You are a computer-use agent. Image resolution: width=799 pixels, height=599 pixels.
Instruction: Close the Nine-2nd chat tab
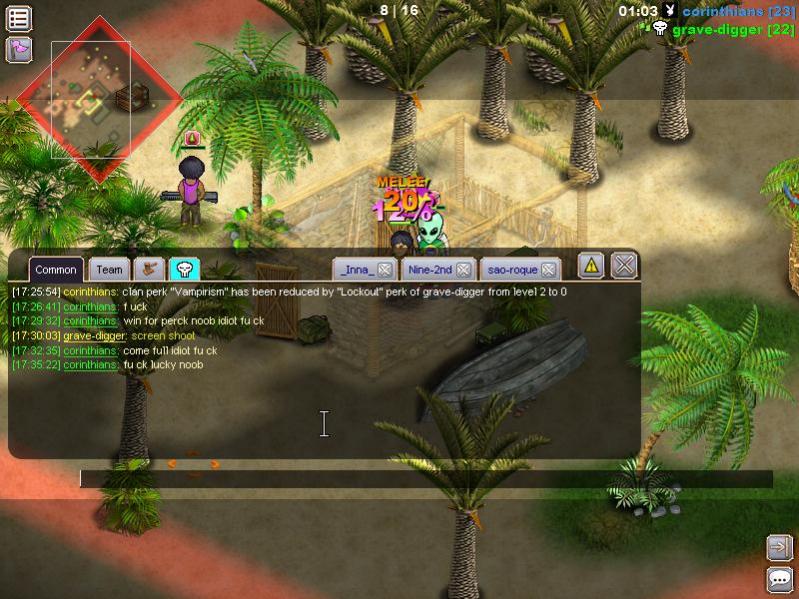[464, 270]
